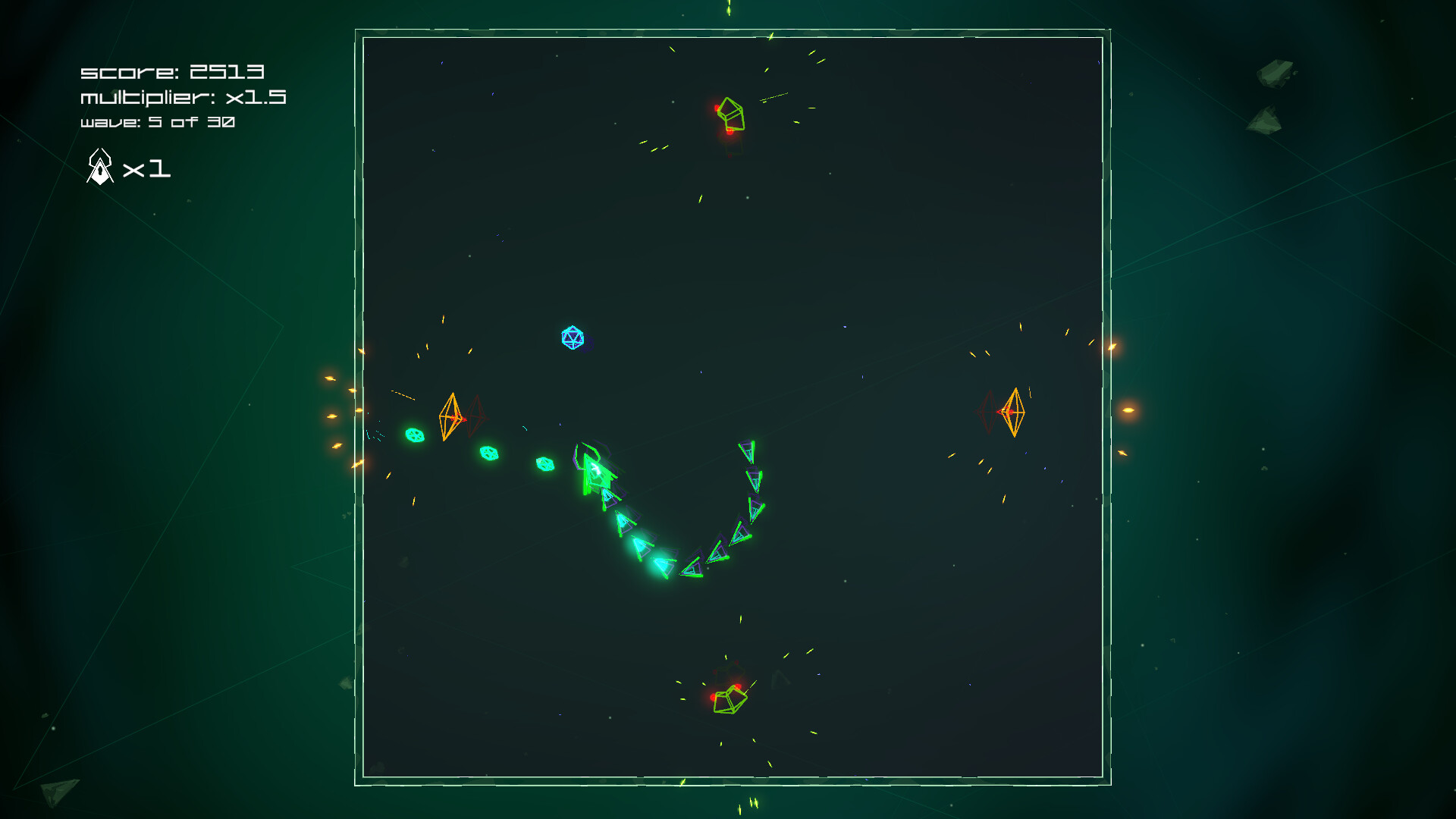This screenshot has height=819, width=1456.
Task: Select the green pinwheel enemy at the top
Action: pyautogui.click(x=730, y=114)
